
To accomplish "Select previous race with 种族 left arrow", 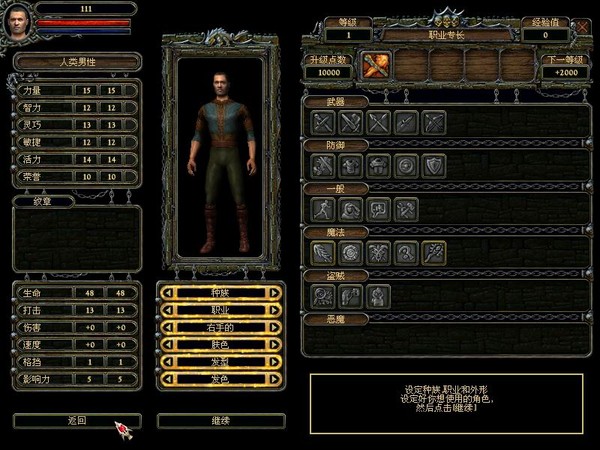I will click(x=166, y=293).
